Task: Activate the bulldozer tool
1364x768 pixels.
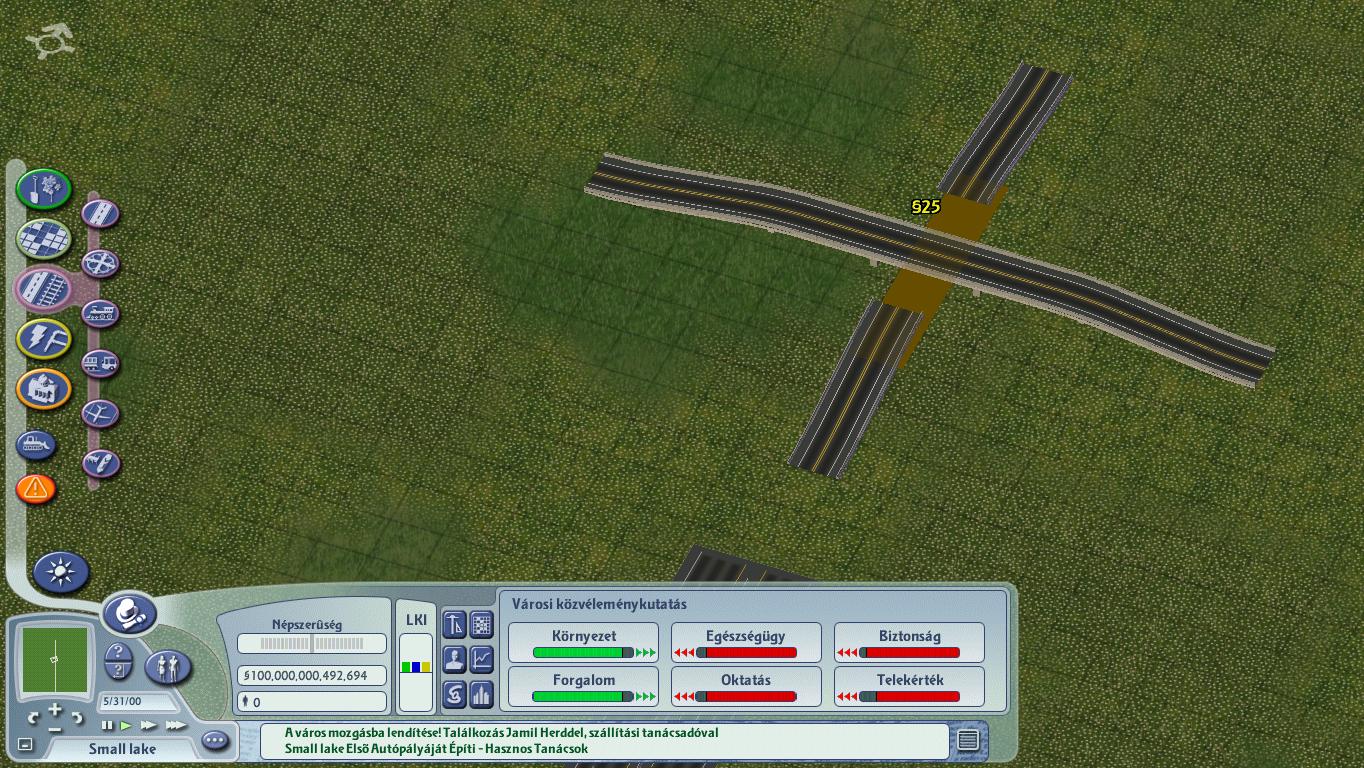Action: (36, 444)
